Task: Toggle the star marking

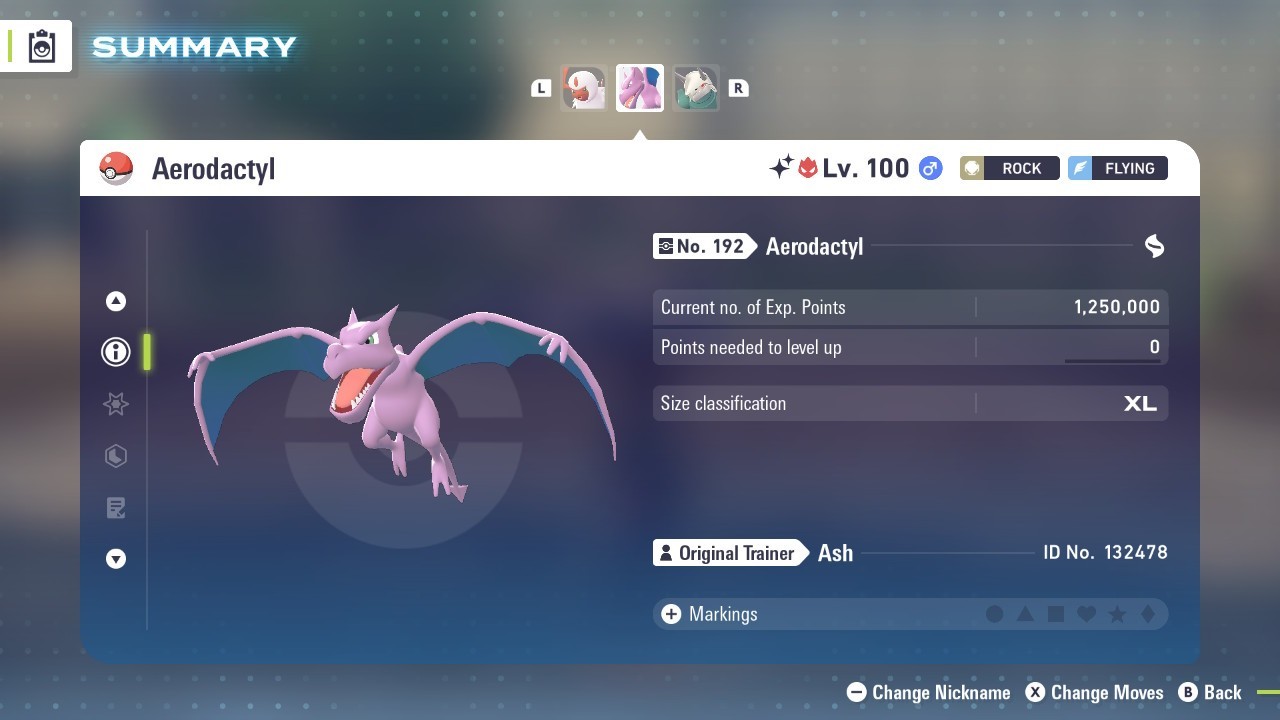Action: pos(1117,614)
